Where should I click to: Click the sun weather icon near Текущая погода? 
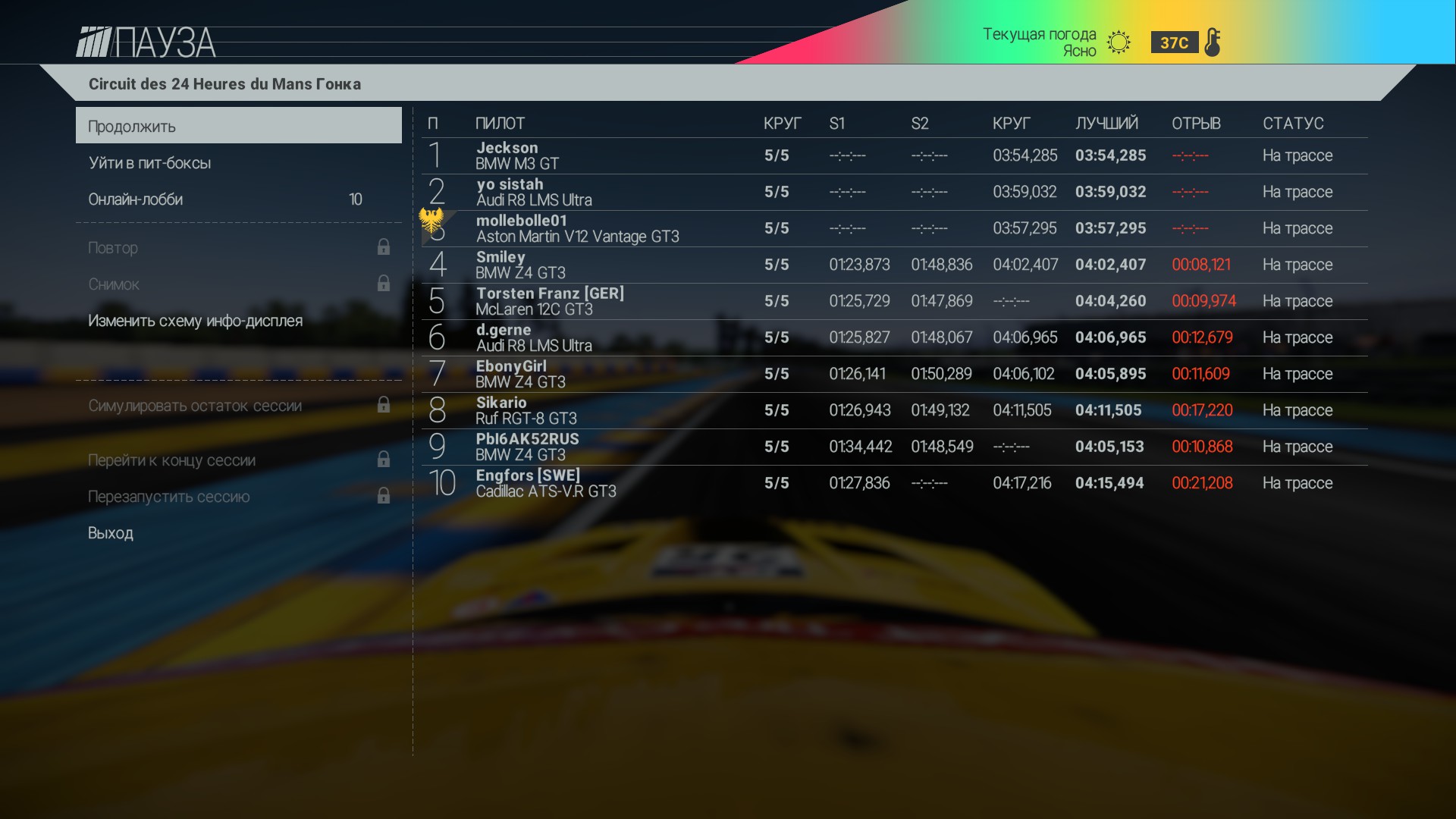tap(1118, 42)
